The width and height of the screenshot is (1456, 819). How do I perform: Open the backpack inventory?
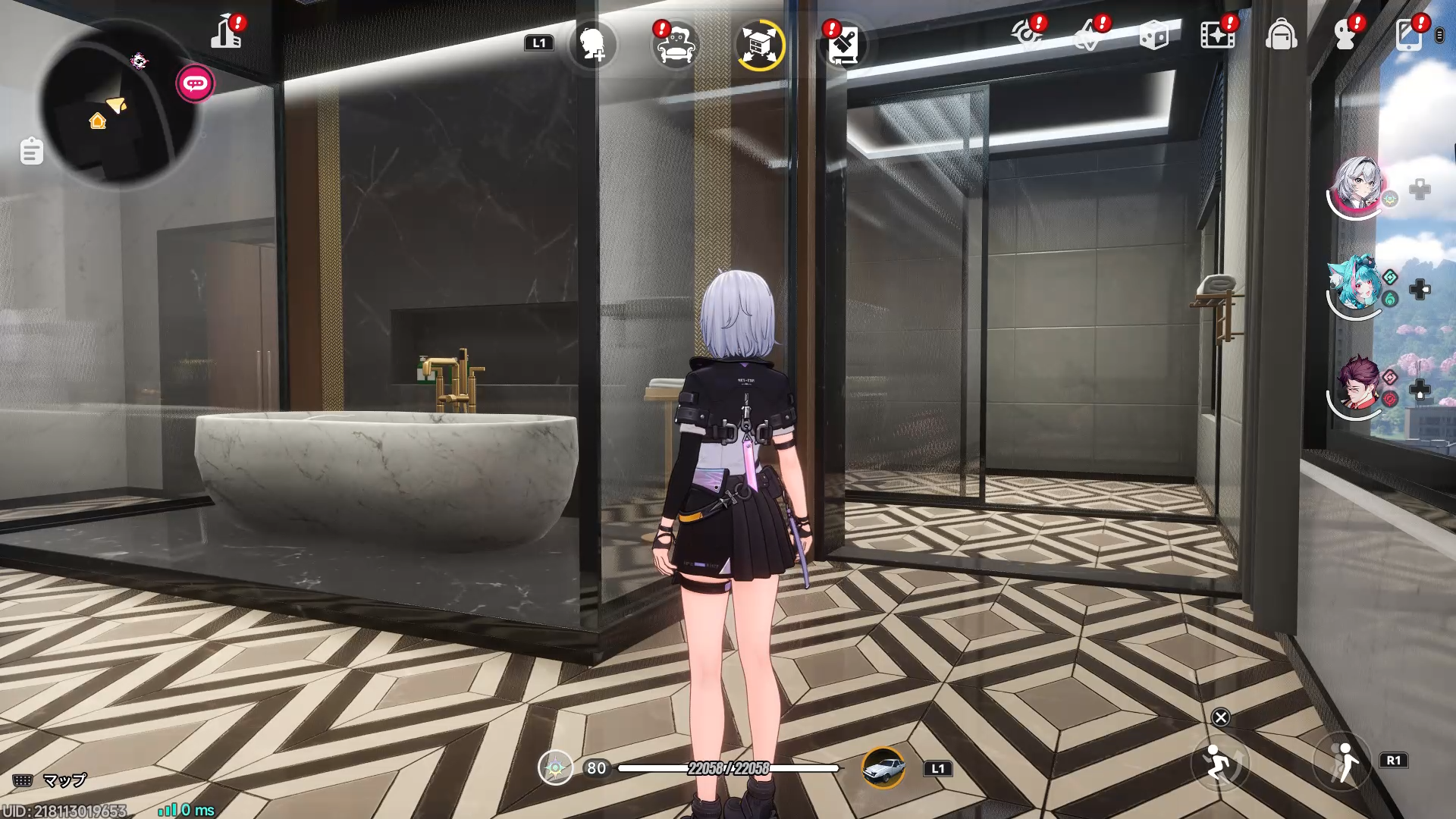1282,34
